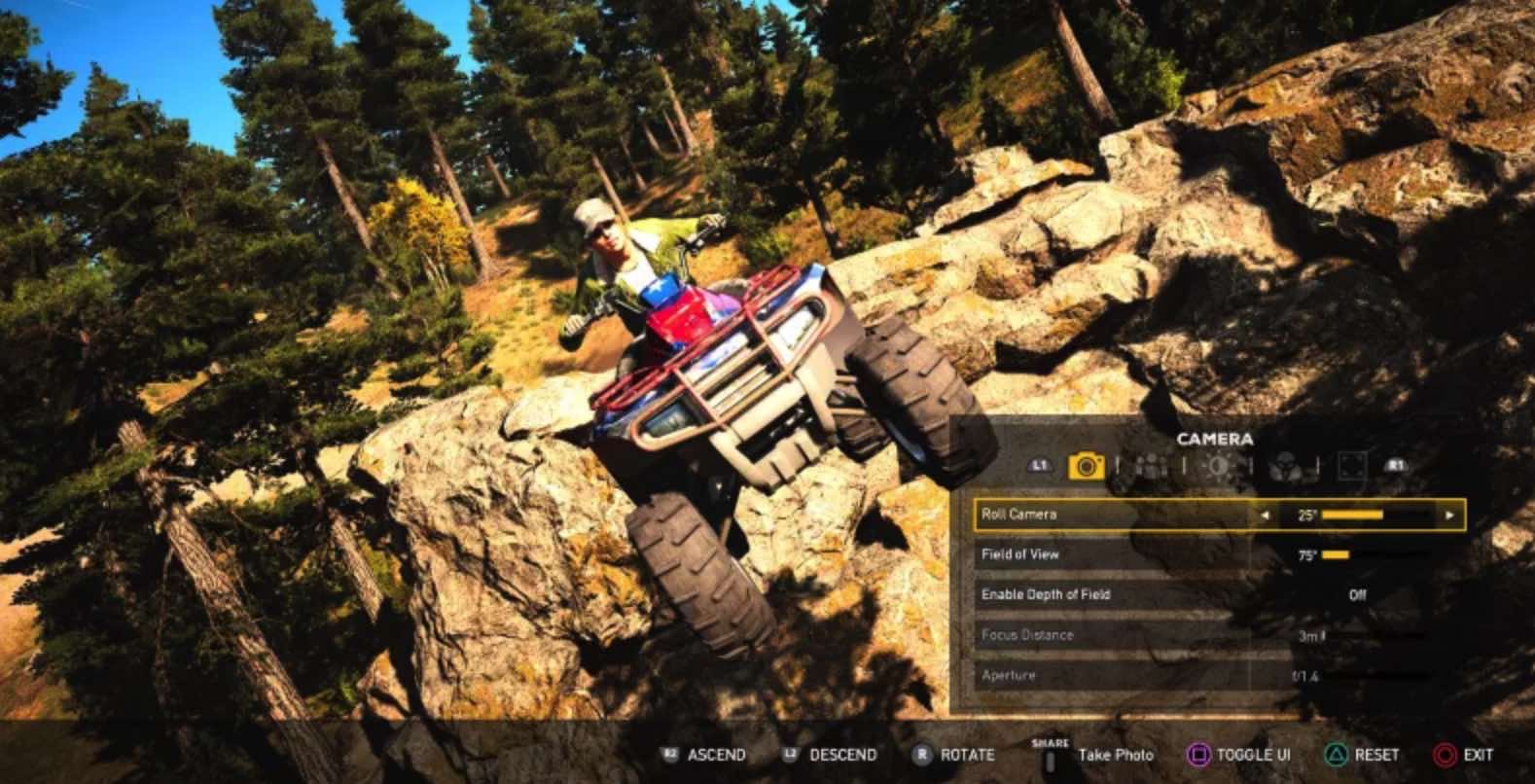Increase Roll Camera with the right arrow
Viewport: 1535px width, 784px height.
[1449, 515]
